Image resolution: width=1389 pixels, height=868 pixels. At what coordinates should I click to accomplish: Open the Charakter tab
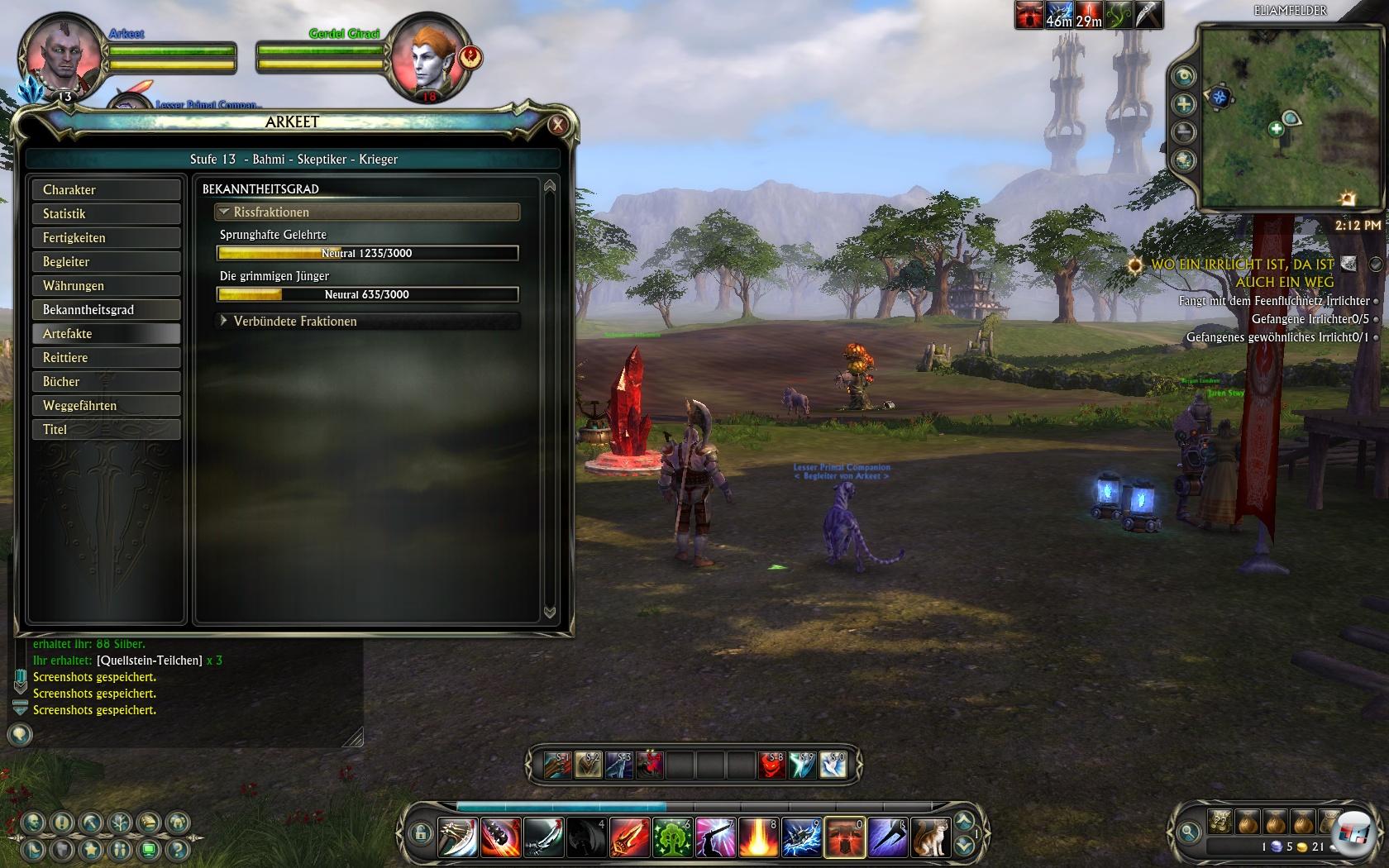pos(106,189)
